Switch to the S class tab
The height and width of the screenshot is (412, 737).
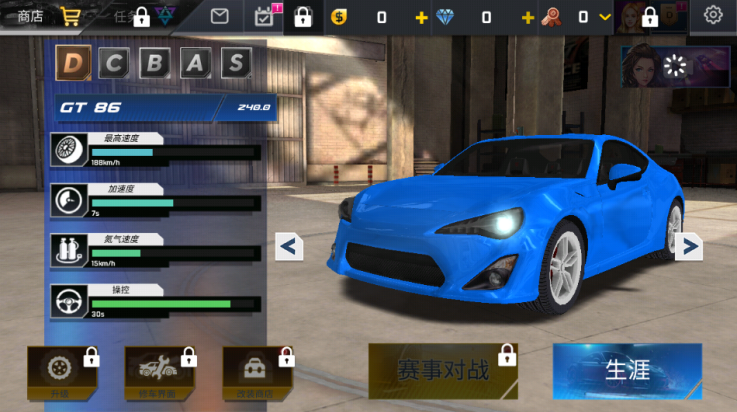[x=235, y=63]
